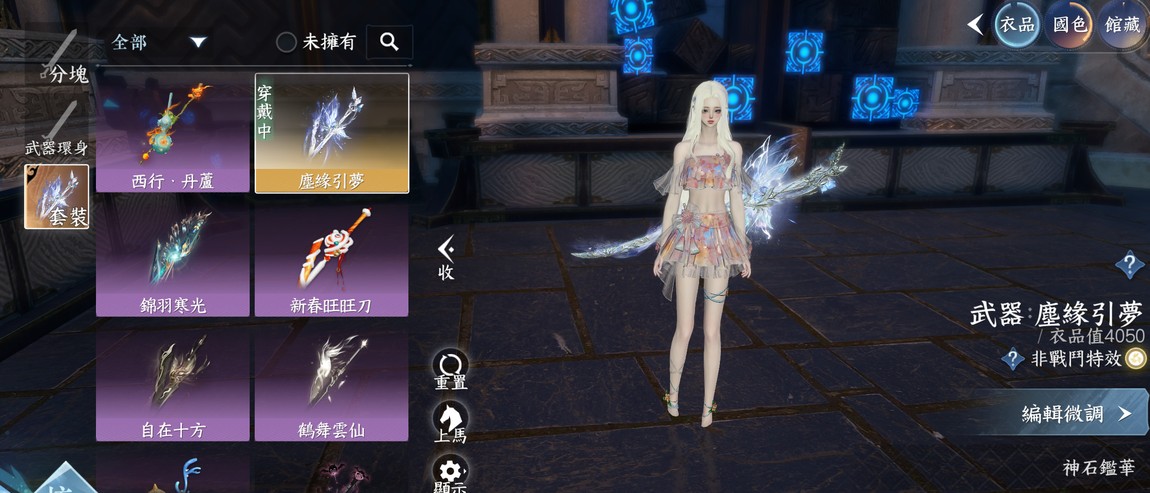Viewport: 1150px width, 493px height.
Task: Switch to the 衣品 tab
Action: pyautogui.click(x=1017, y=24)
